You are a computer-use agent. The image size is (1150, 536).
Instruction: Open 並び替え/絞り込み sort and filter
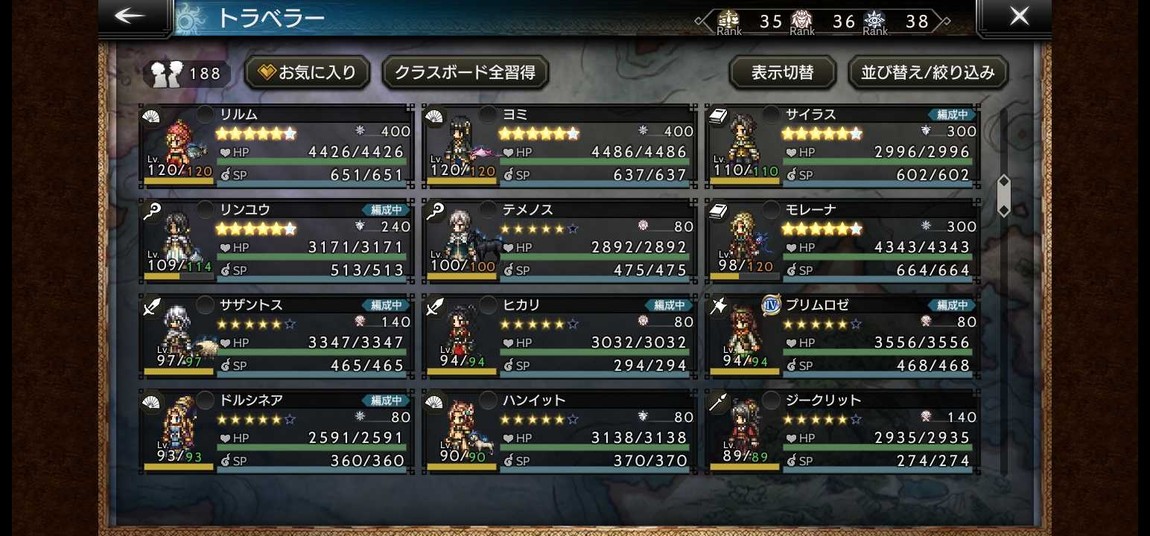pos(928,73)
